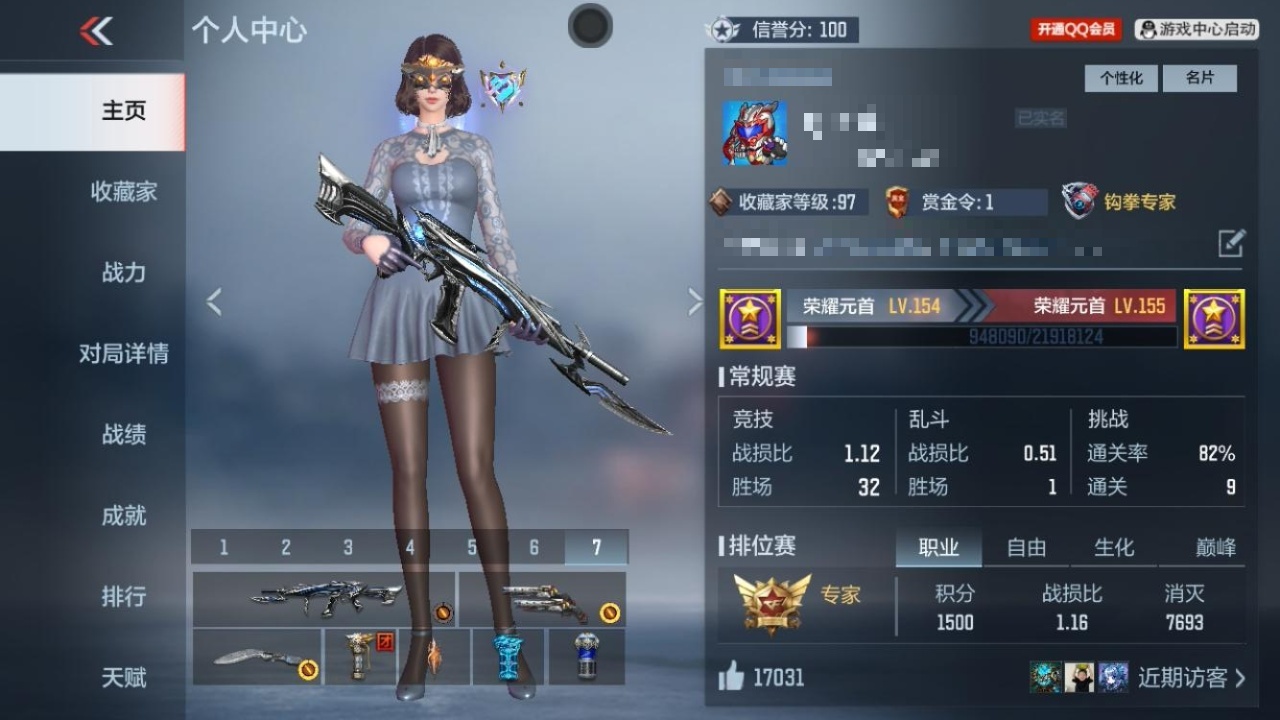1280x720 pixels.
Task: Show the 巅峰 ranked tab
Action: click(x=1215, y=547)
